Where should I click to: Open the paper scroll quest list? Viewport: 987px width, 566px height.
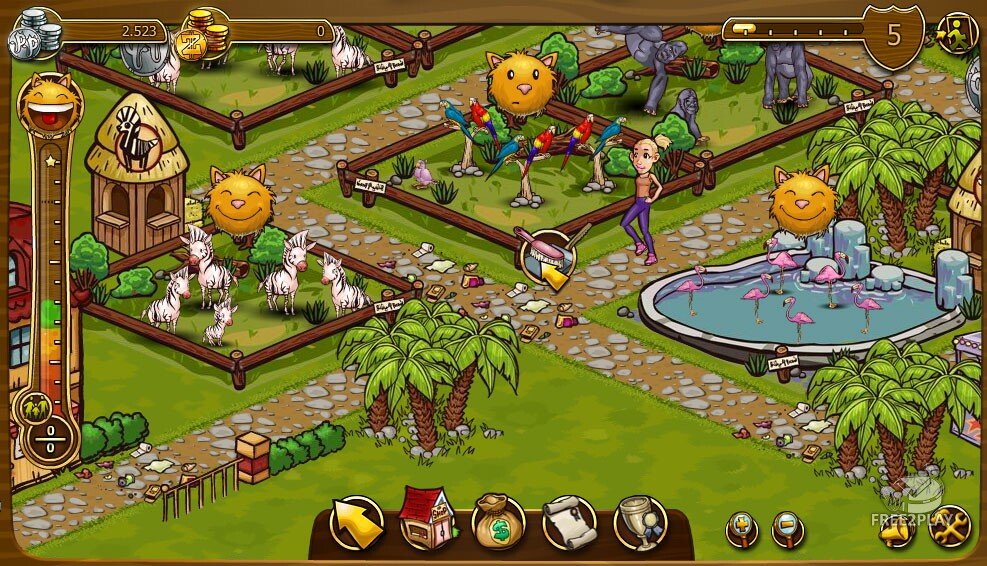click(x=569, y=522)
